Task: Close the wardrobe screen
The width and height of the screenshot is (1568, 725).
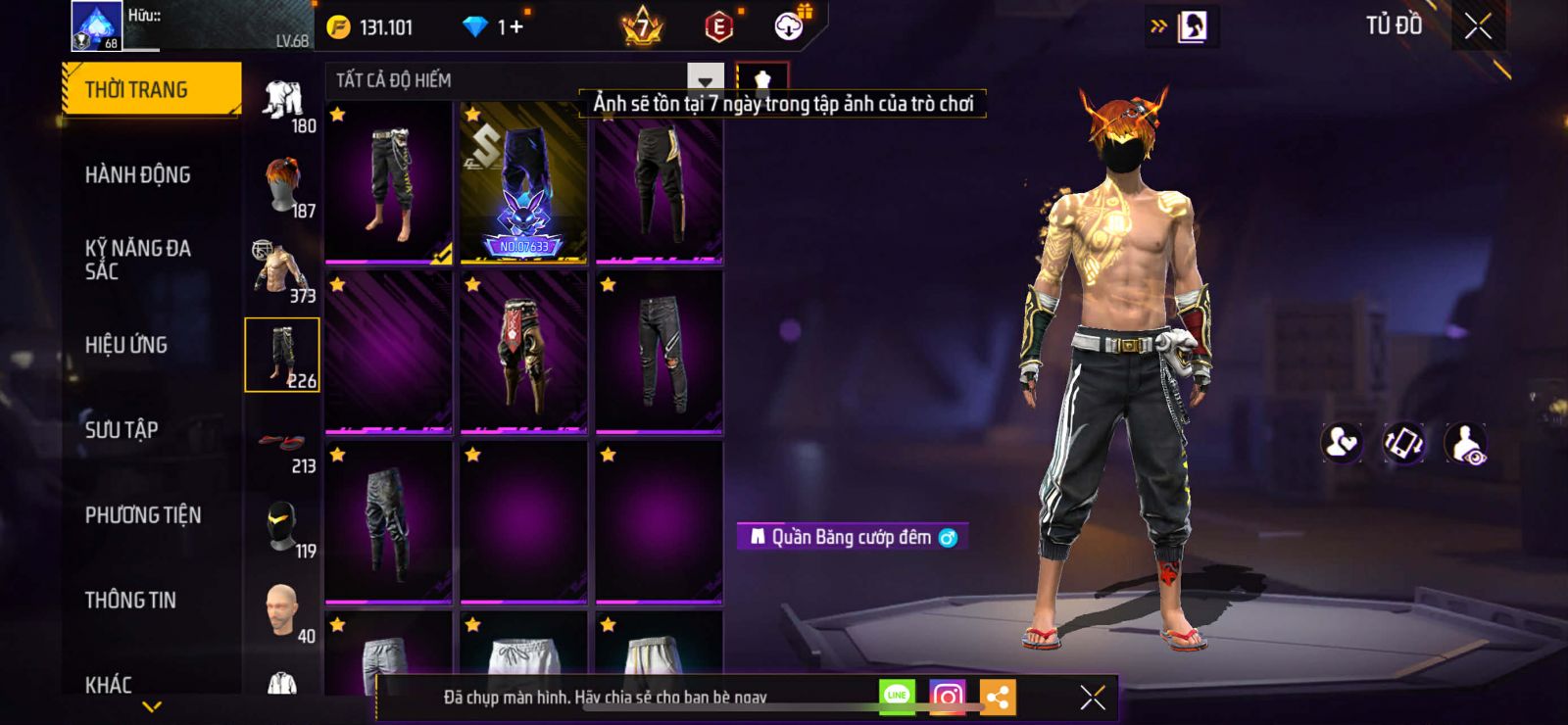Action: click(x=1478, y=26)
